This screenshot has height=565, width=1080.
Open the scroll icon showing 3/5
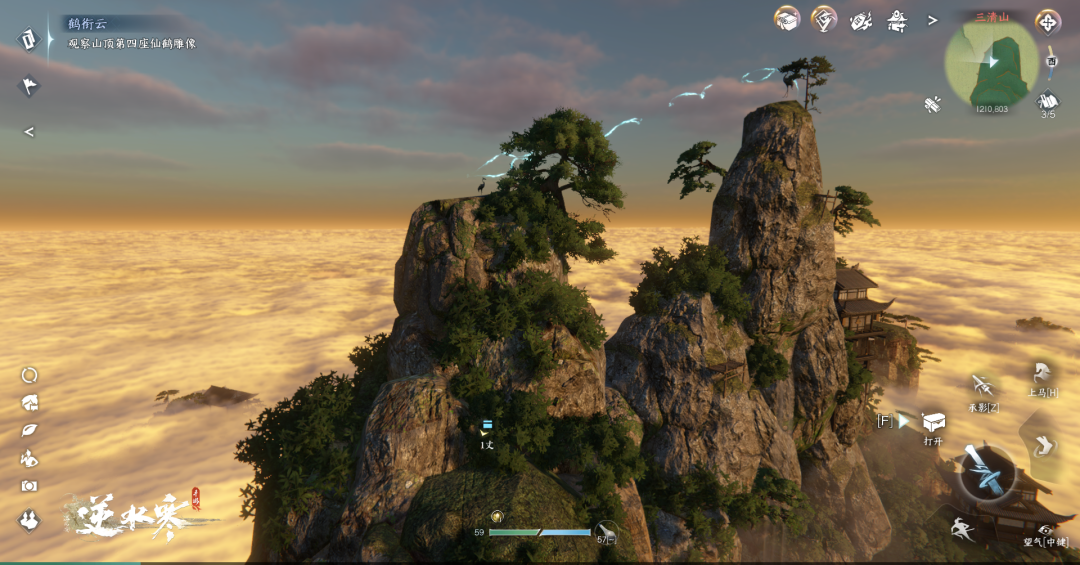pyautogui.click(x=1048, y=101)
